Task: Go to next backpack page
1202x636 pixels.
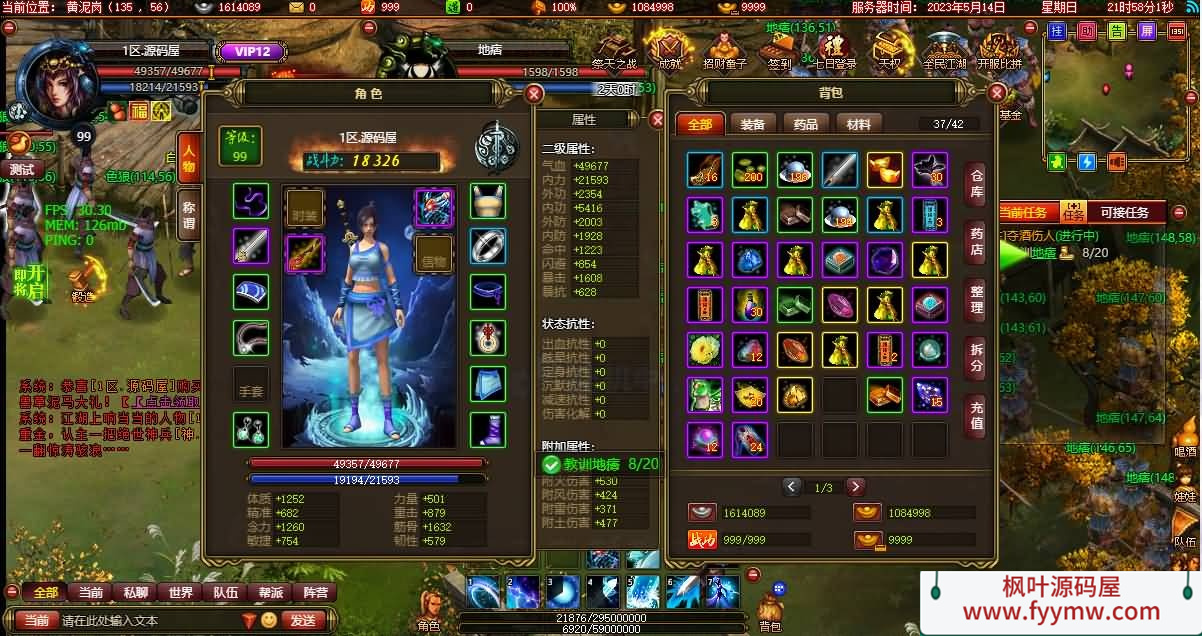Action: coord(855,487)
